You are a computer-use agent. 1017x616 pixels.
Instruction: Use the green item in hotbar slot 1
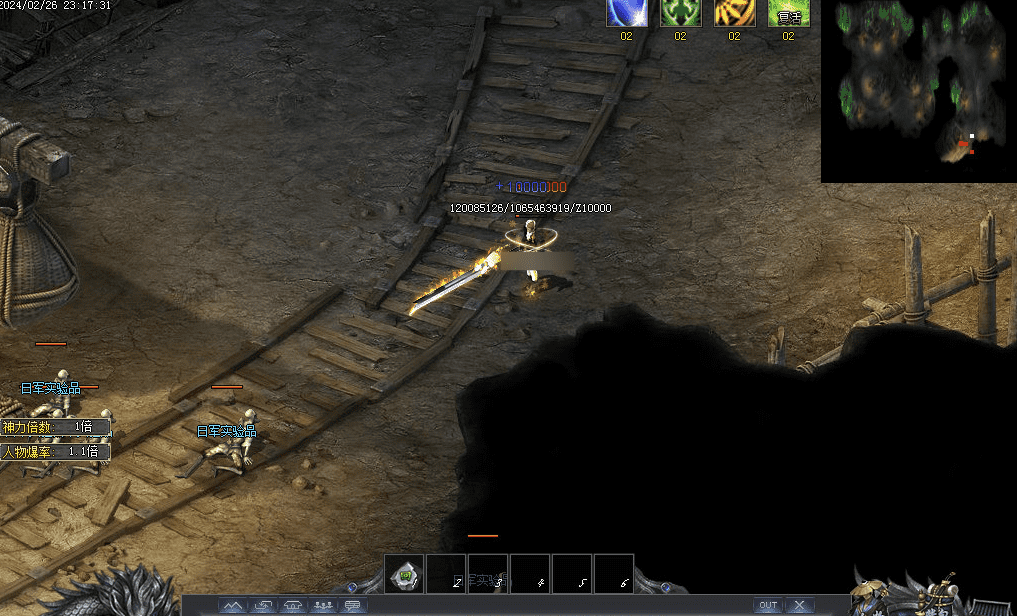[x=404, y=574]
